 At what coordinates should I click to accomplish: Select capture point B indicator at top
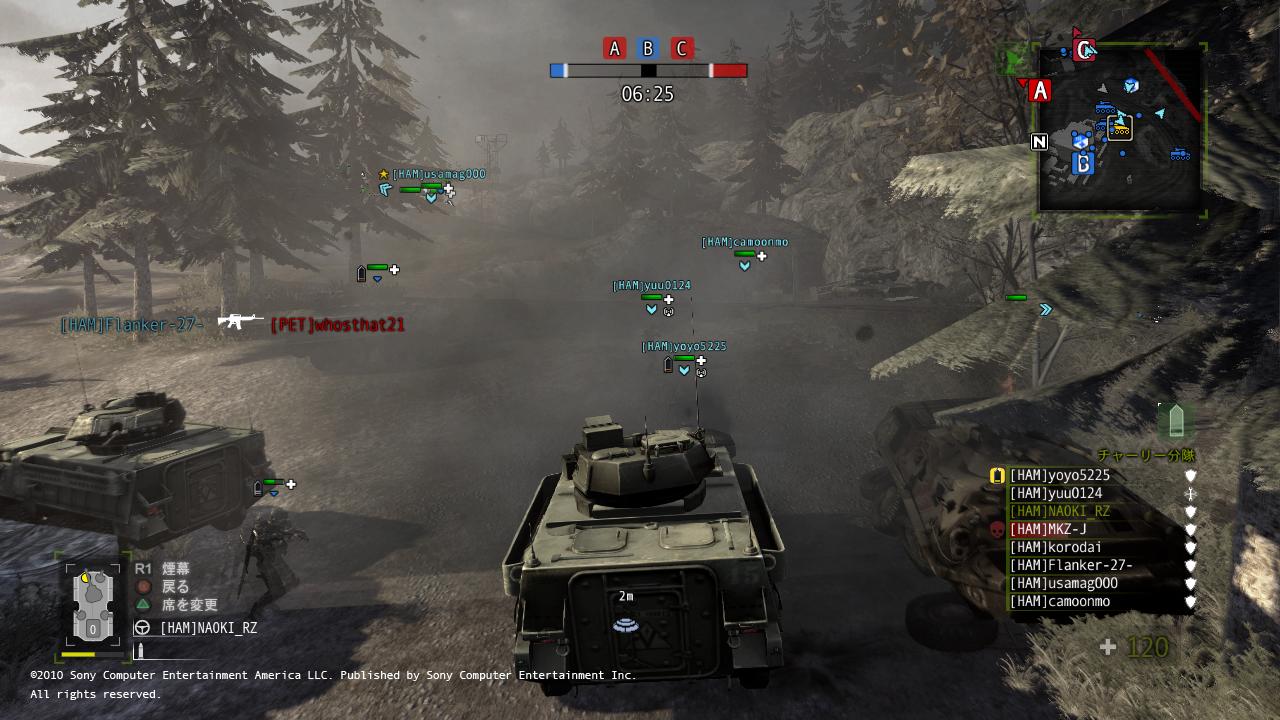tap(648, 48)
